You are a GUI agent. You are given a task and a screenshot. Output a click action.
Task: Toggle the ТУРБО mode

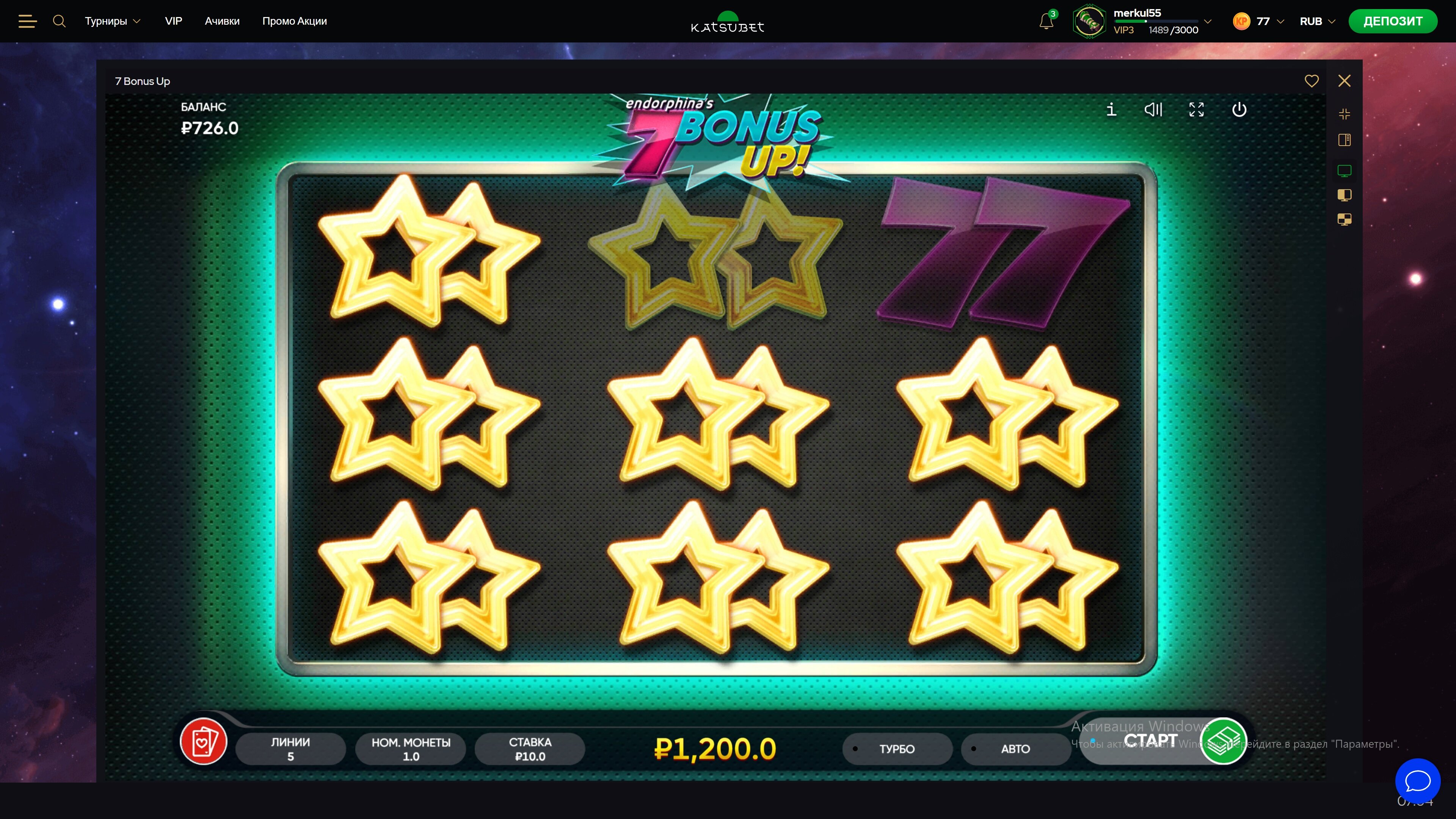[896, 749]
